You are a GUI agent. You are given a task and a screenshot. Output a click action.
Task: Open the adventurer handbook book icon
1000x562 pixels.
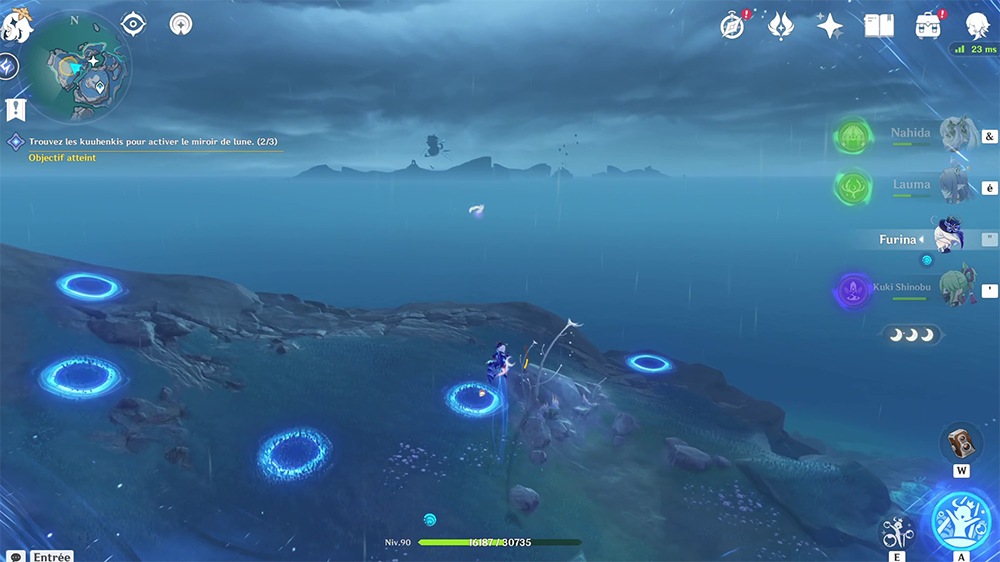point(878,26)
